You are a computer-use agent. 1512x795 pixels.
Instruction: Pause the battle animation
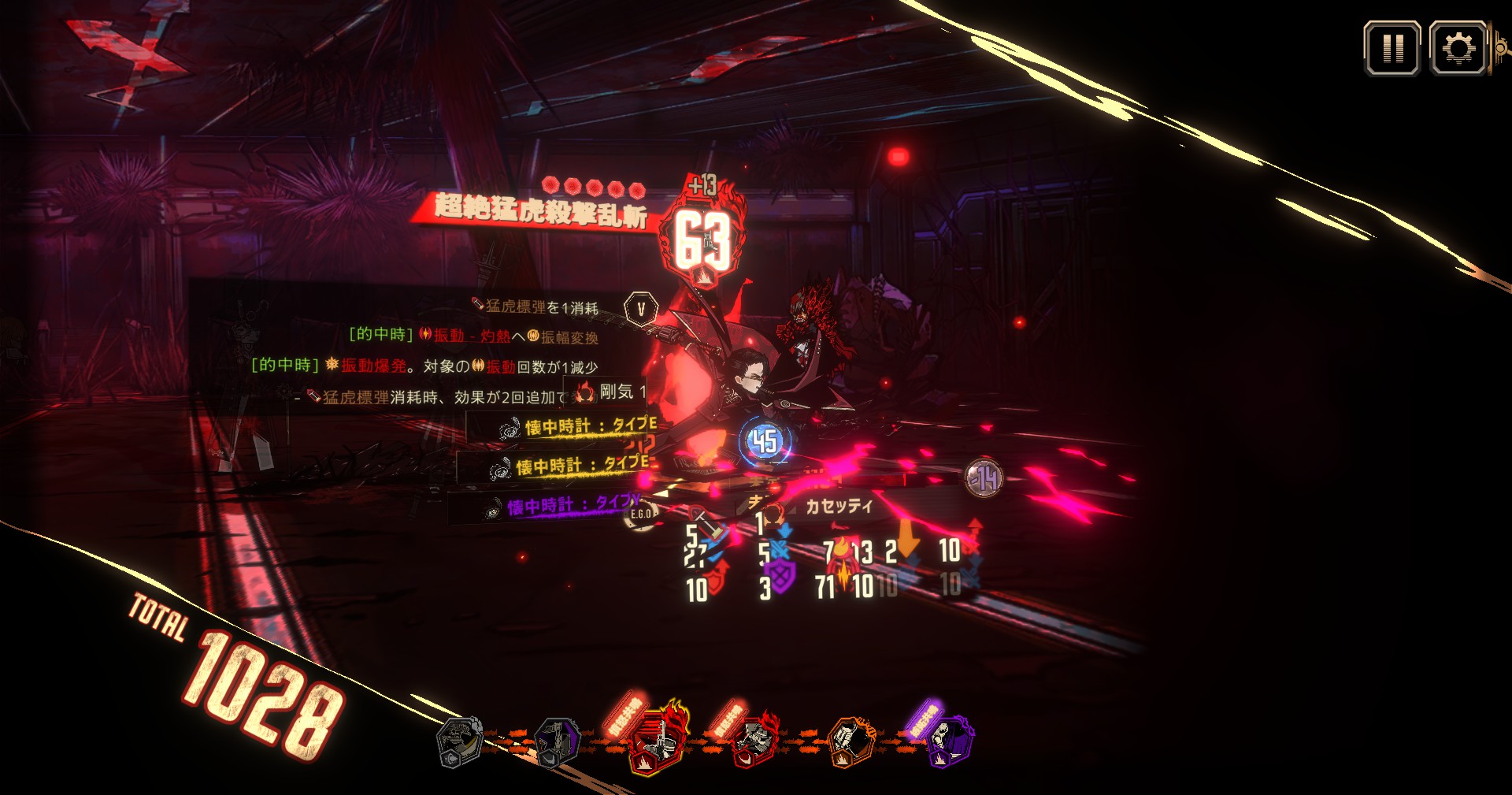(1392, 49)
